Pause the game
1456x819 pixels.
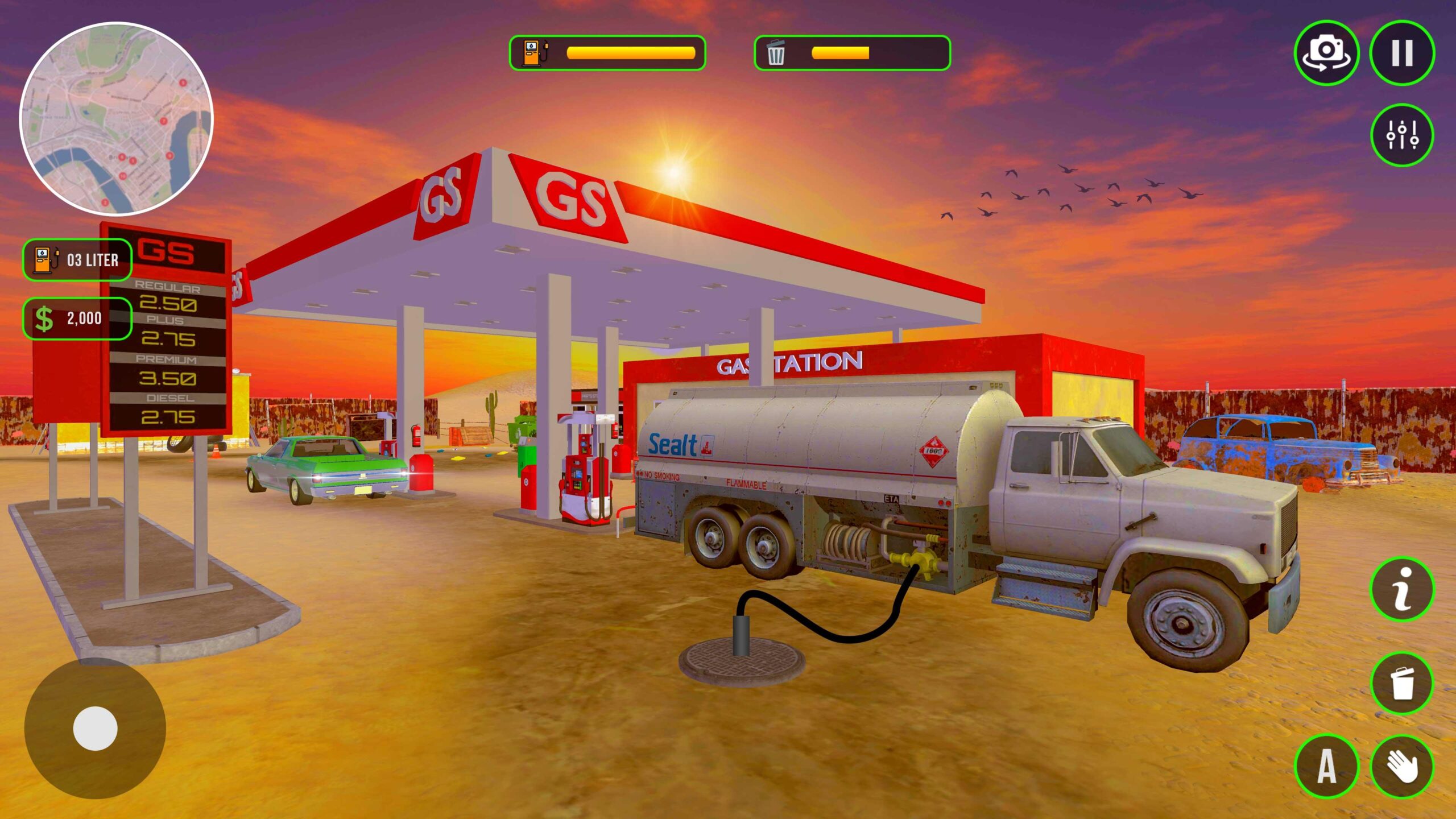[x=1402, y=53]
